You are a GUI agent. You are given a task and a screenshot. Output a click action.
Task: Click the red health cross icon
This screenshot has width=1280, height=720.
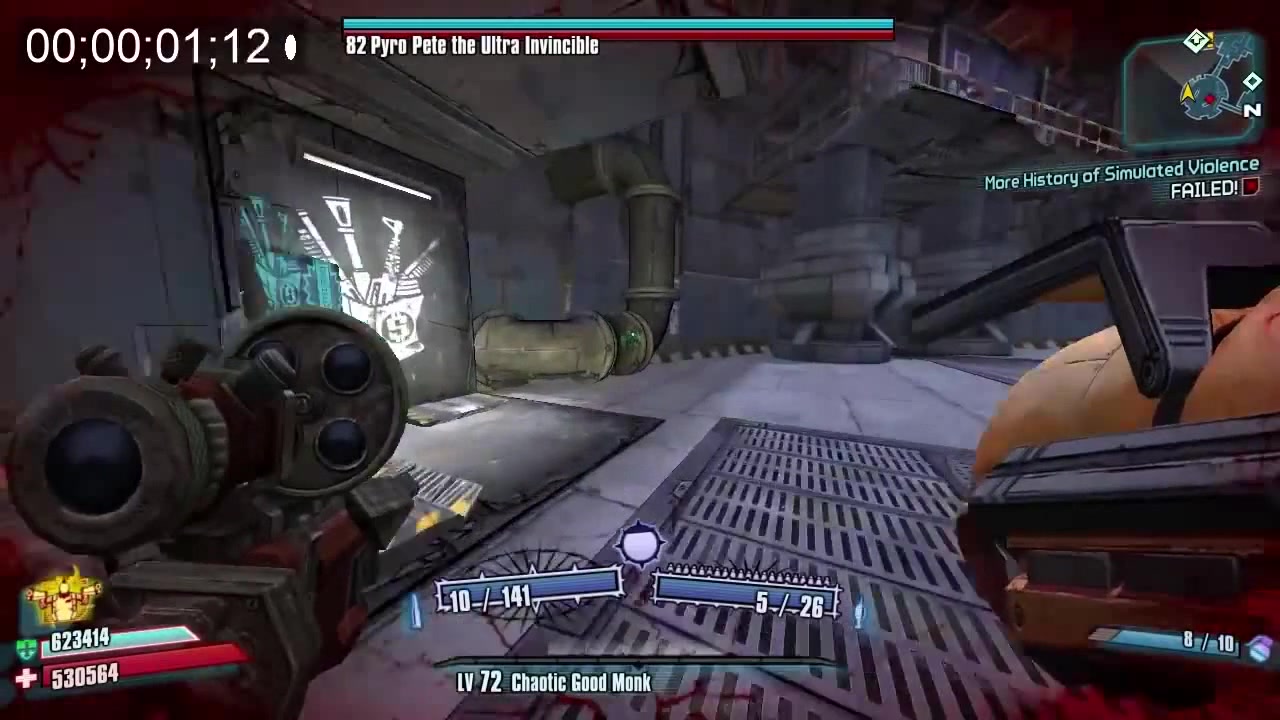pos(27,679)
